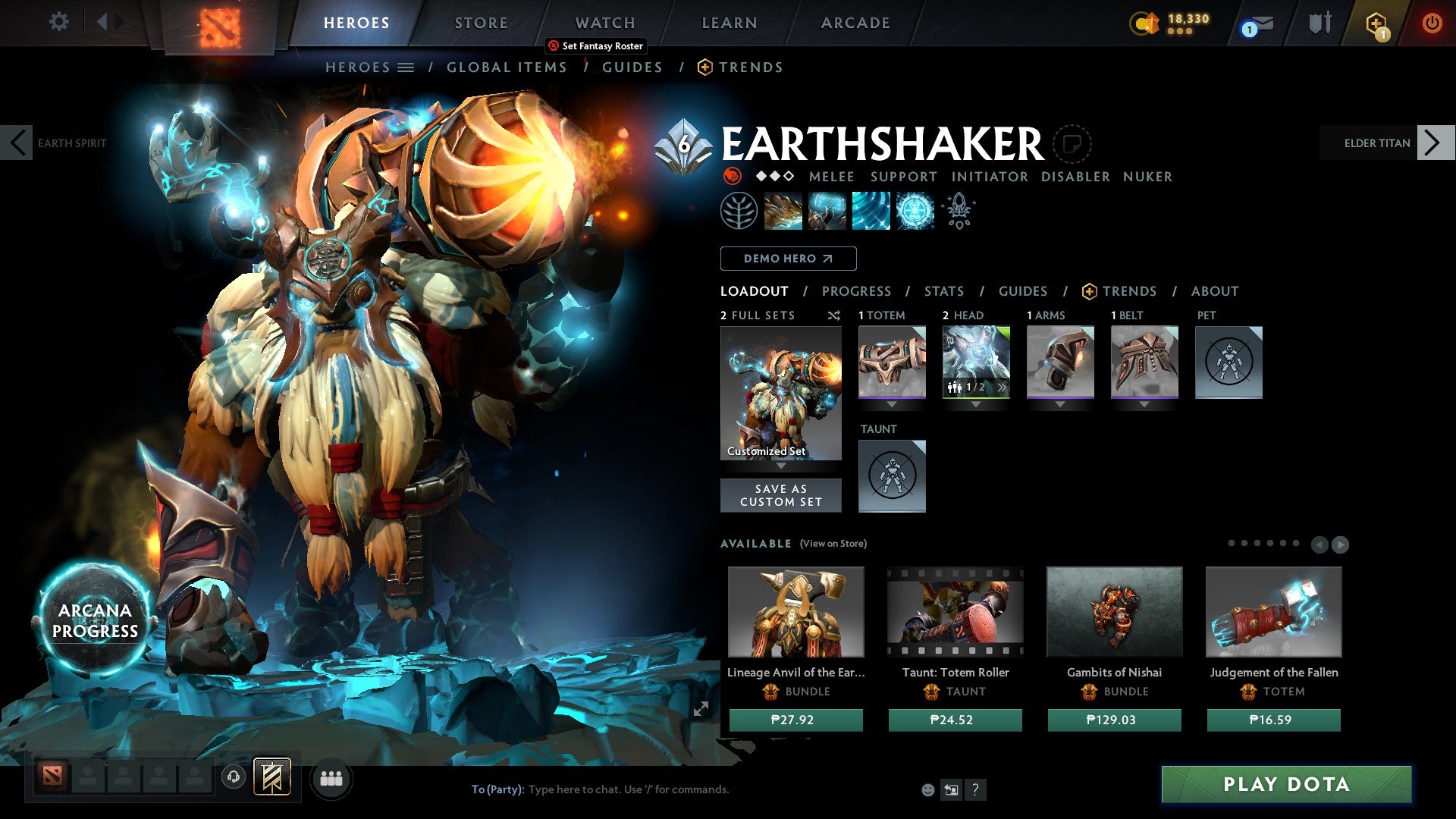Switch to the PROGRESS tab
Viewport: 1456px width, 819px height.
point(857,290)
